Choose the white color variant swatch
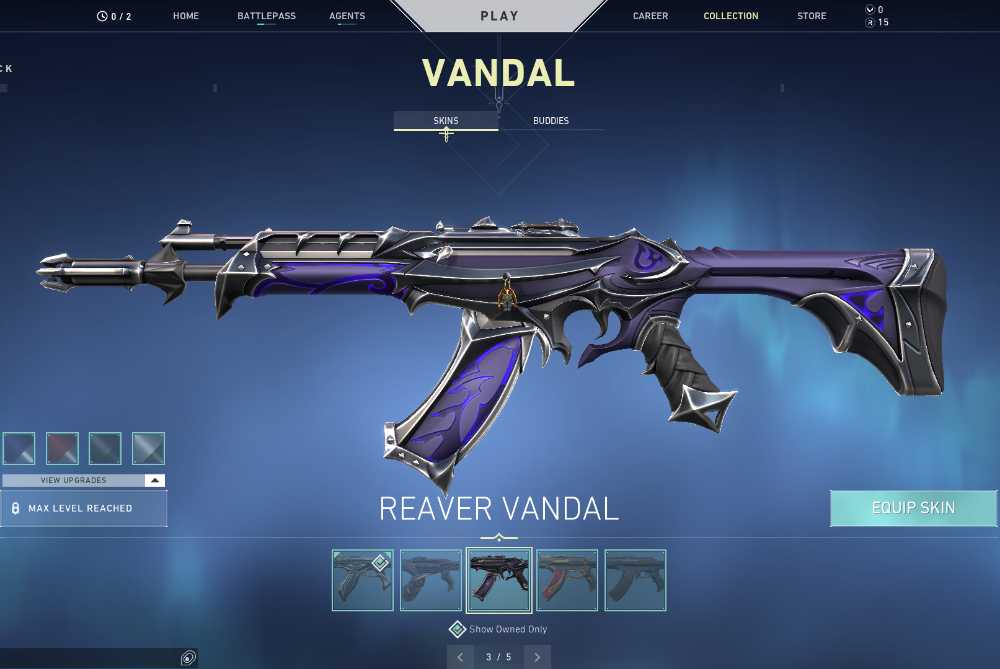This screenshot has height=669, width=1000. pyautogui.click(x=148, y=449)
